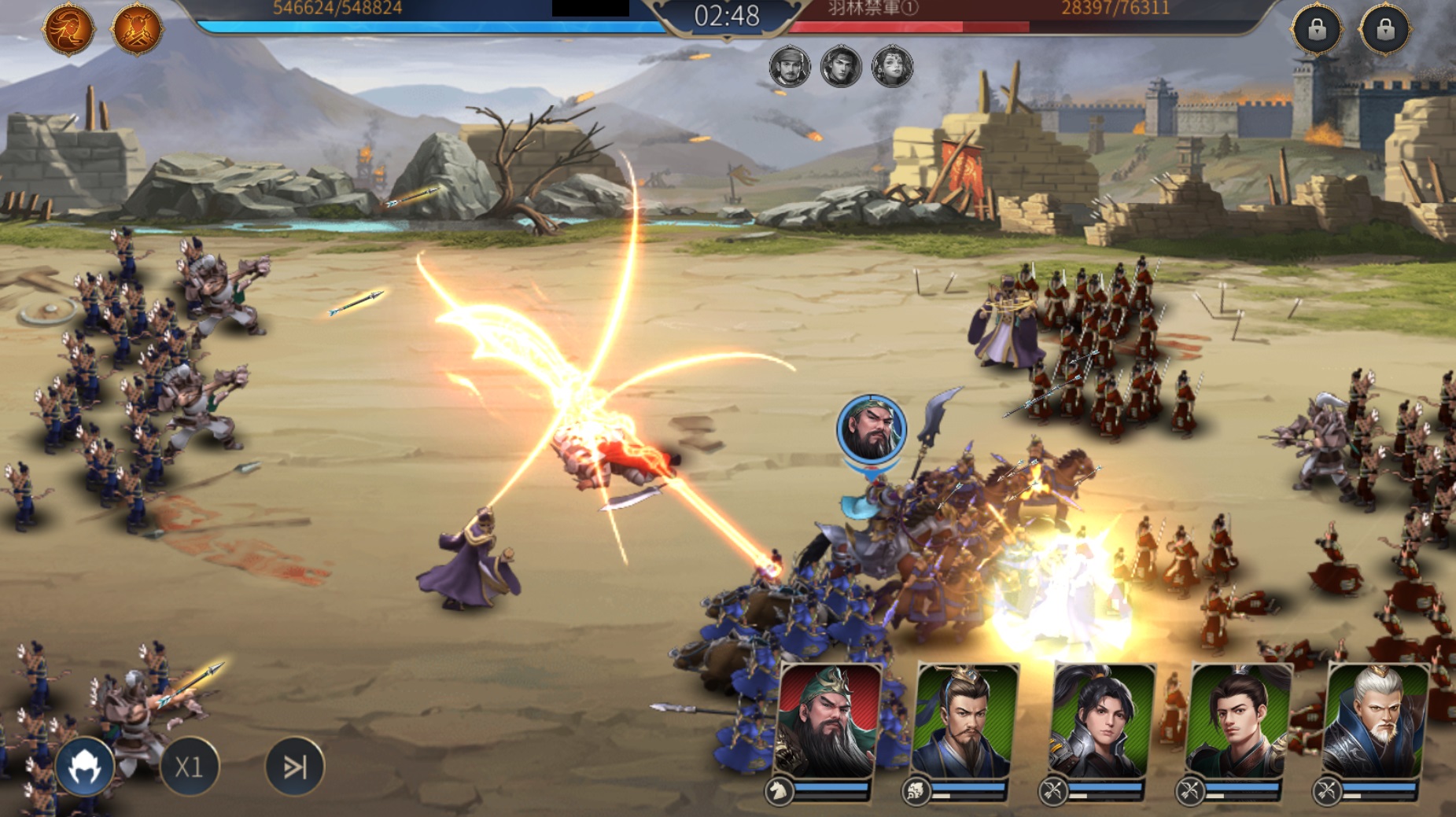
Task: Skip the battle with the skip-forward button
Action: click(294, 767)
